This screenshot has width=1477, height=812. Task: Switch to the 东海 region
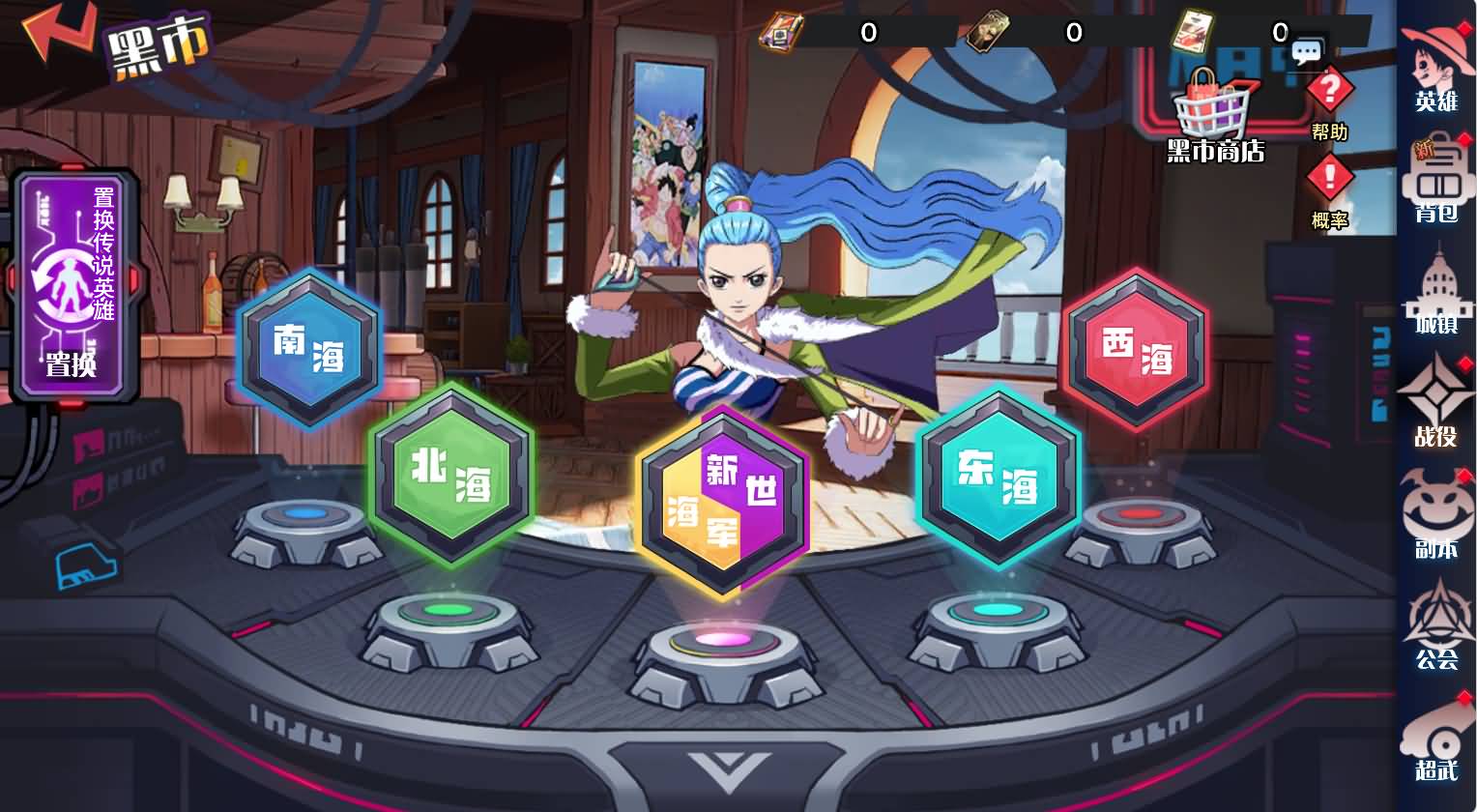tap(998, 476)
